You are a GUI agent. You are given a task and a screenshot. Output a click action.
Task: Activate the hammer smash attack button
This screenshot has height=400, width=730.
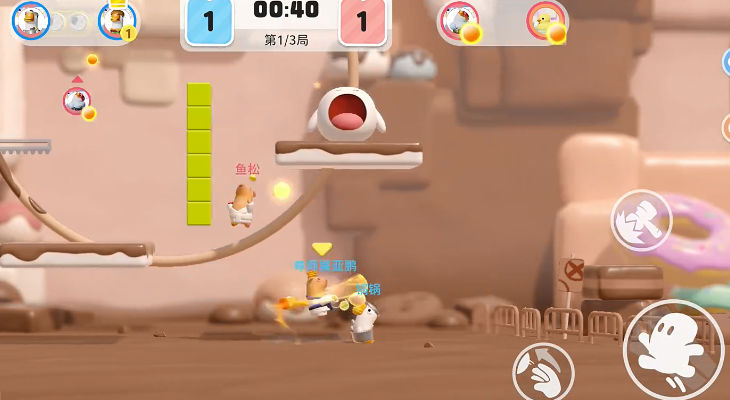point(640,220)
